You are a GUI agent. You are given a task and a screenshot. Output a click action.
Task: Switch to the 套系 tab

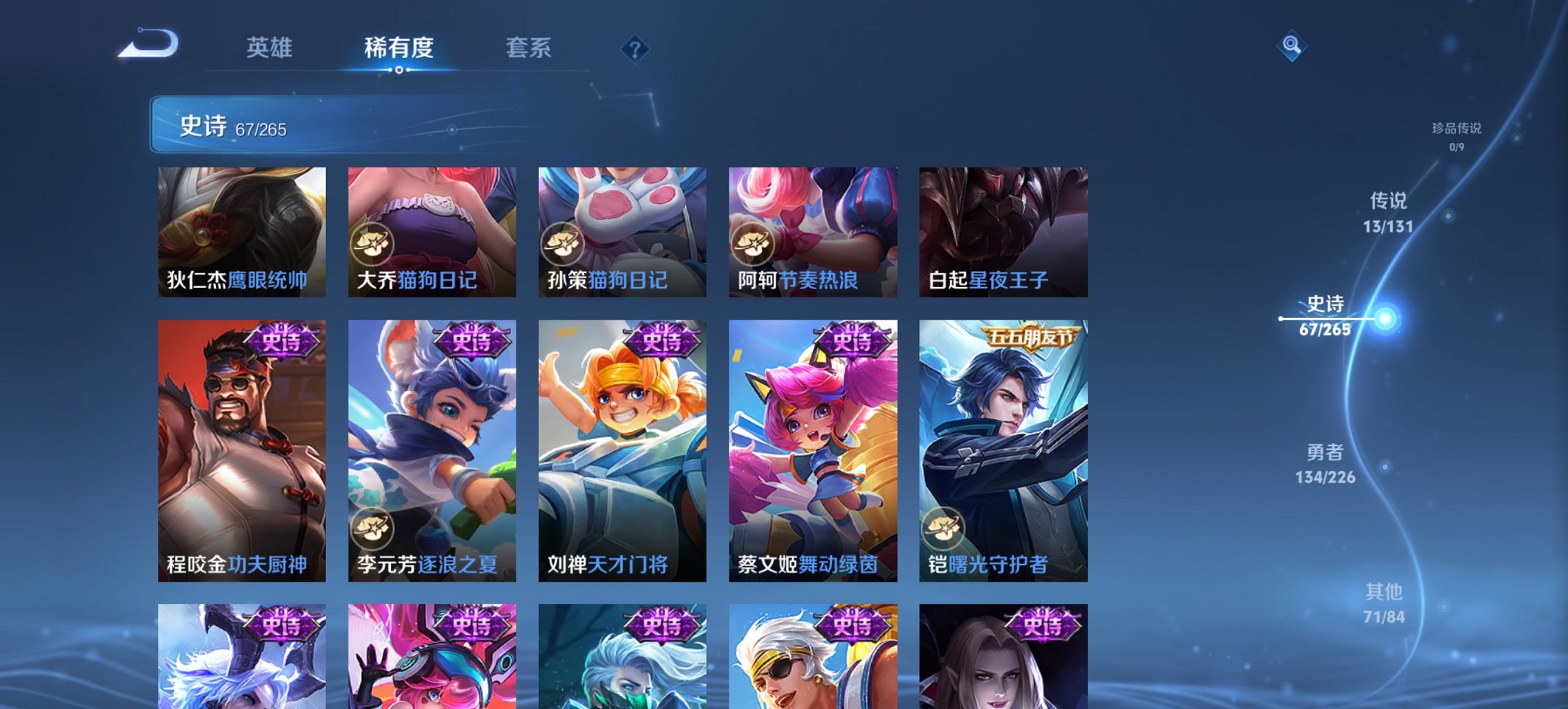pos(529,48)
